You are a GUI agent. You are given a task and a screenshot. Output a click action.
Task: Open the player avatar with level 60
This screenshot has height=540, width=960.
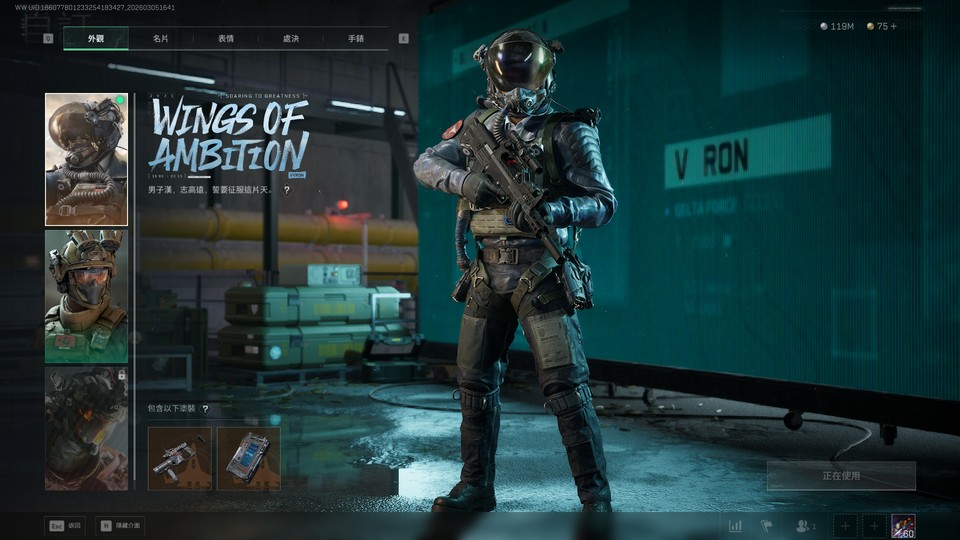[903, 526]
